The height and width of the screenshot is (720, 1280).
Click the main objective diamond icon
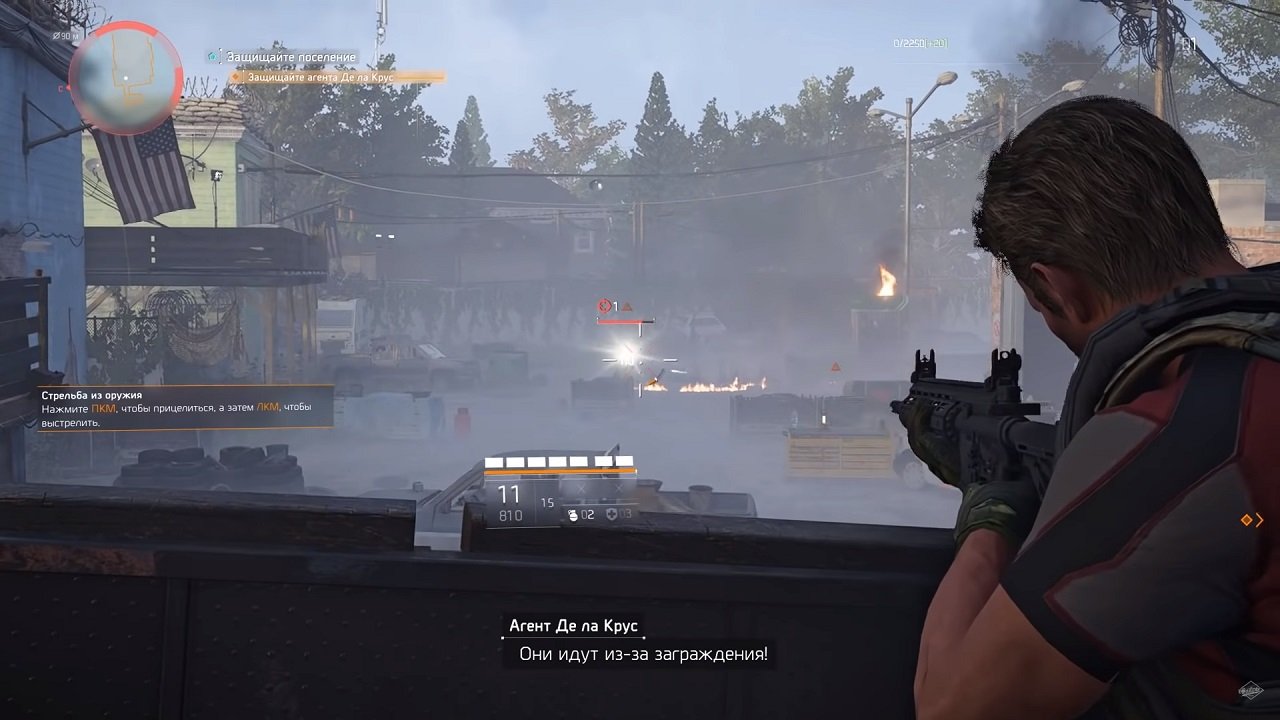(236, 76)
